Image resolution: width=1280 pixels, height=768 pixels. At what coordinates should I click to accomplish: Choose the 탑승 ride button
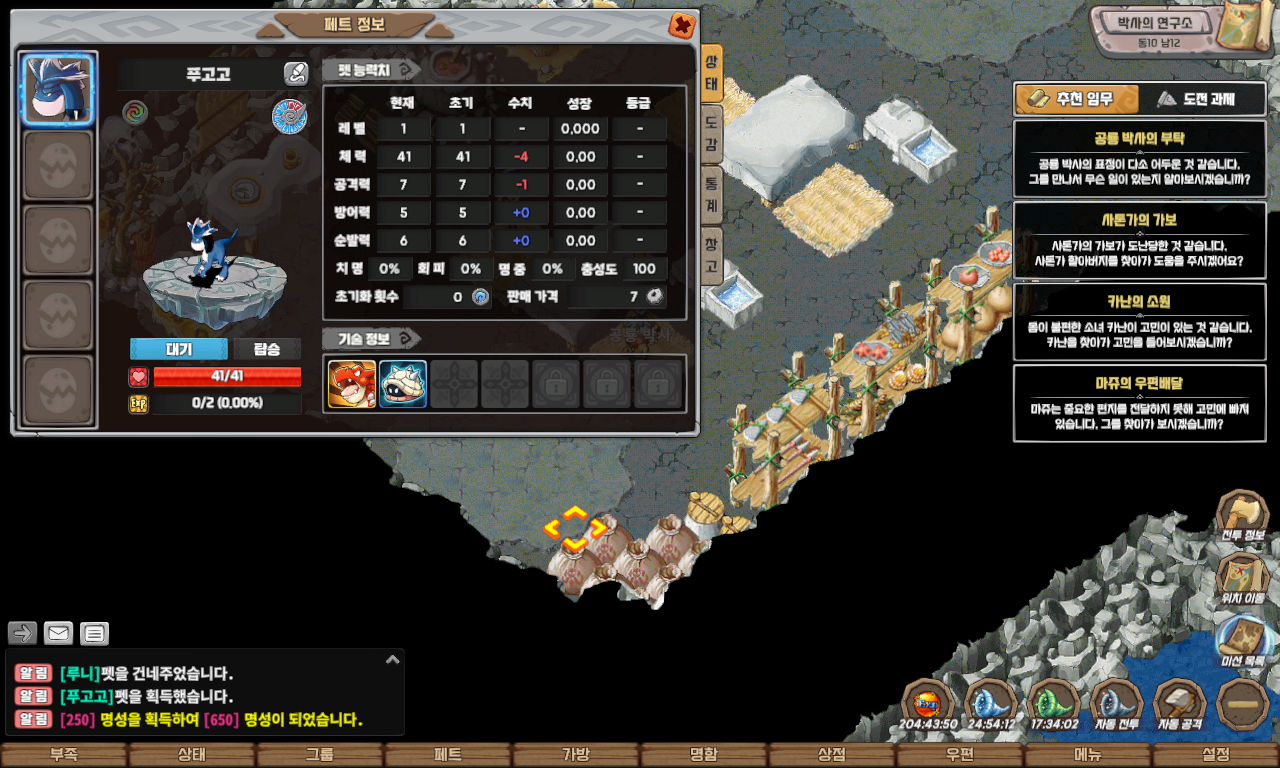[267, 349]
